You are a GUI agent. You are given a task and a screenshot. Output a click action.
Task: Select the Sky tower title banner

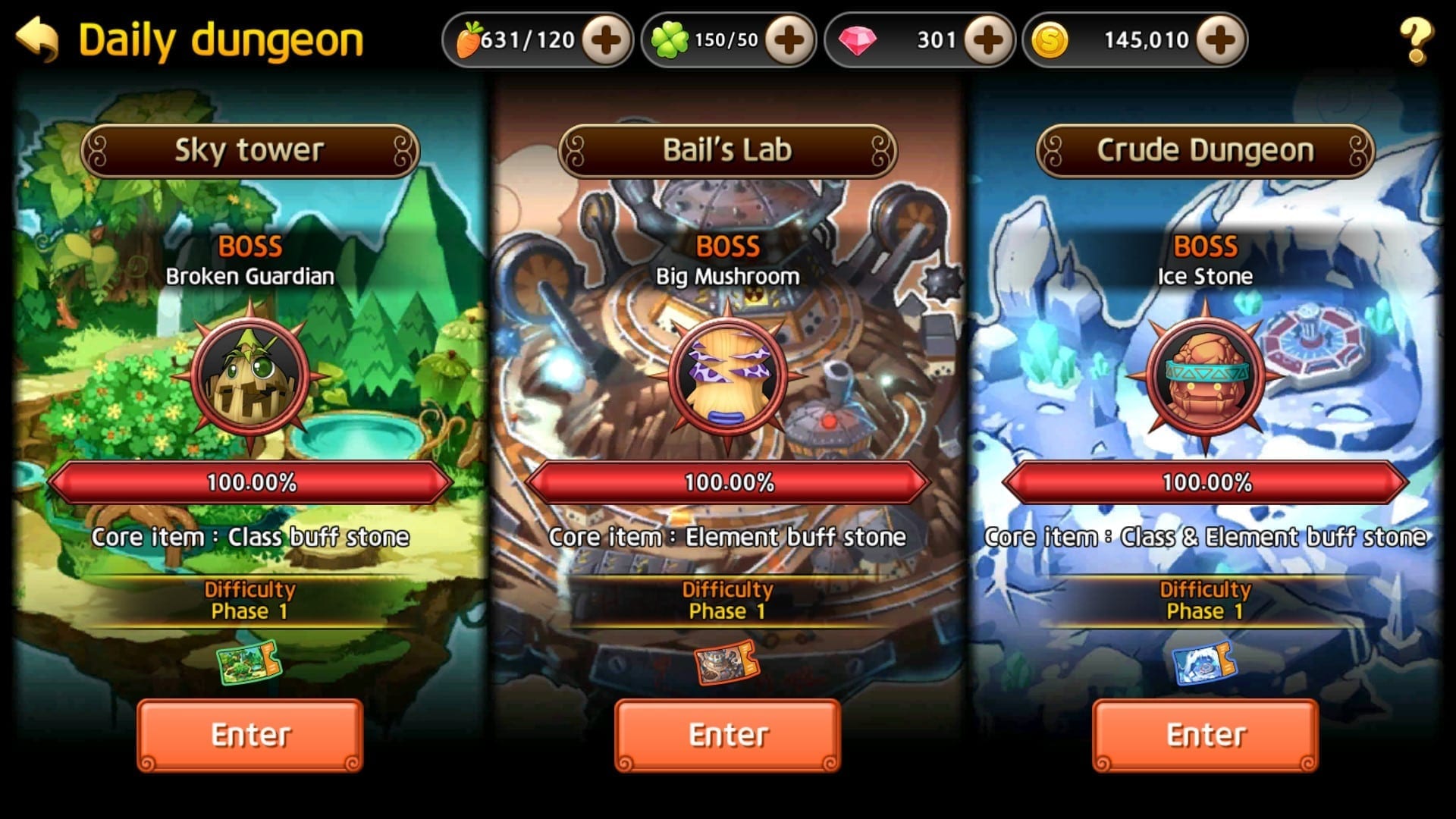click(x=250, y=151)
